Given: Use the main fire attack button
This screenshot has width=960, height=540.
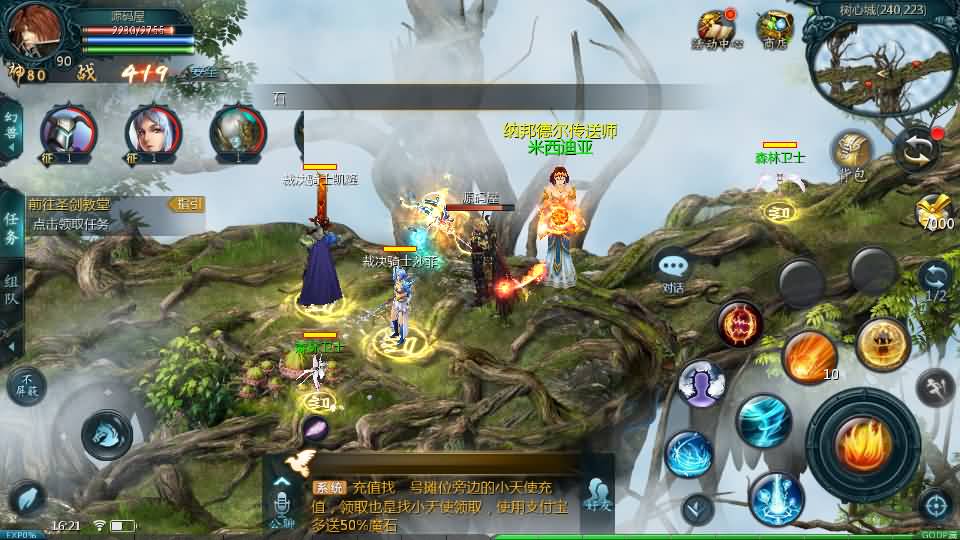Looking at the screenshot, I should (x=863, y=444).
